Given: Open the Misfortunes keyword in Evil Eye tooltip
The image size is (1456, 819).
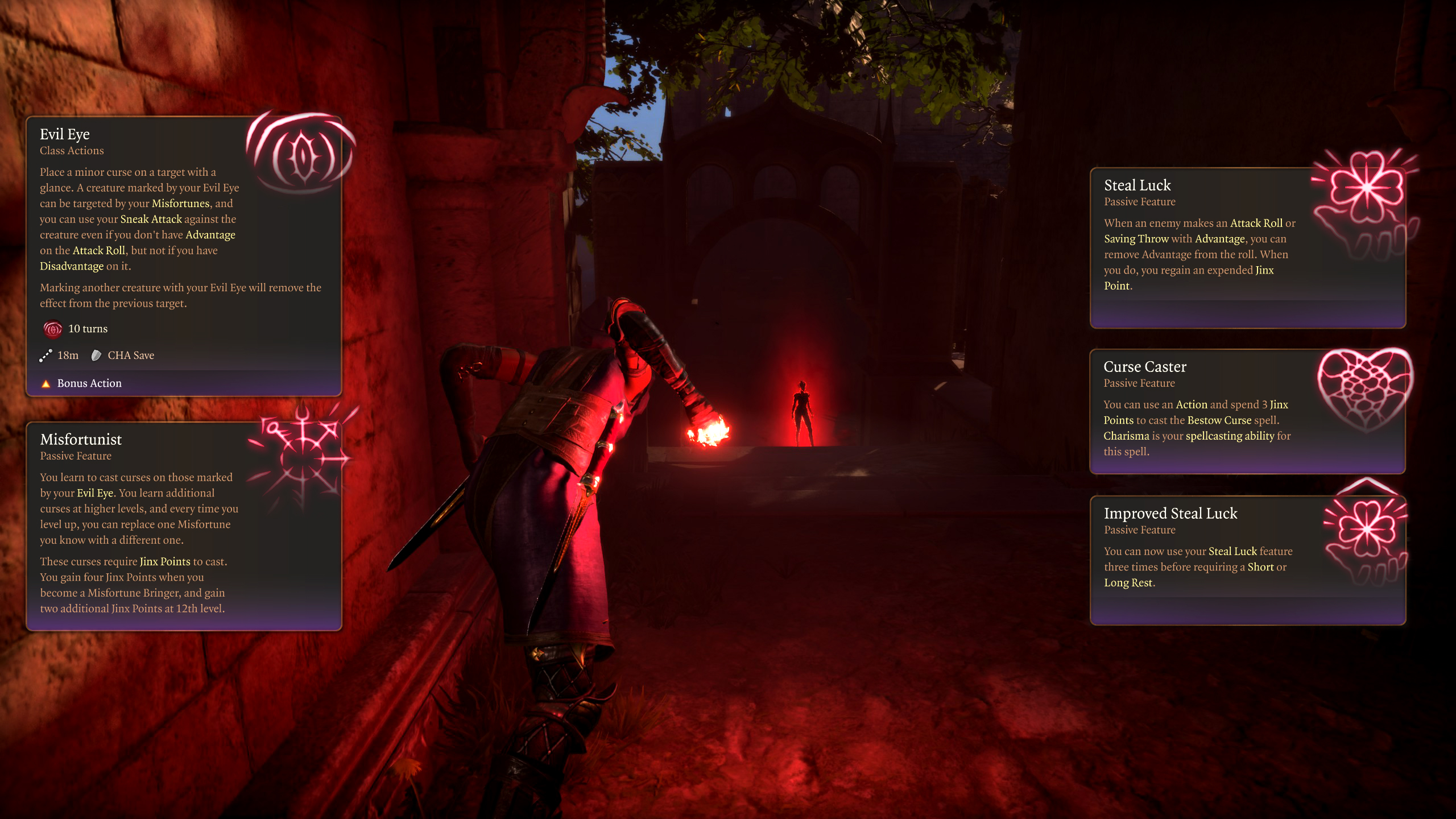Looking at the screenshot, I should (x=180, y=204).
